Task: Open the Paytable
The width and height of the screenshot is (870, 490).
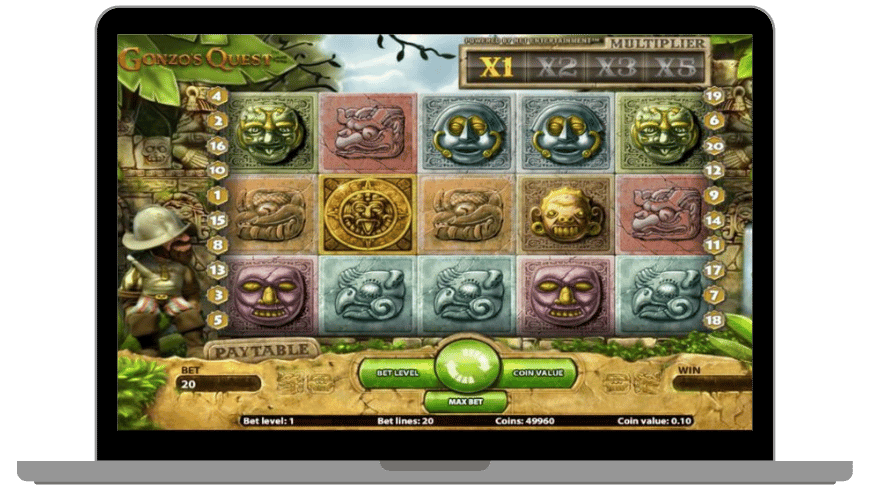Action: (x=262, y=351)
